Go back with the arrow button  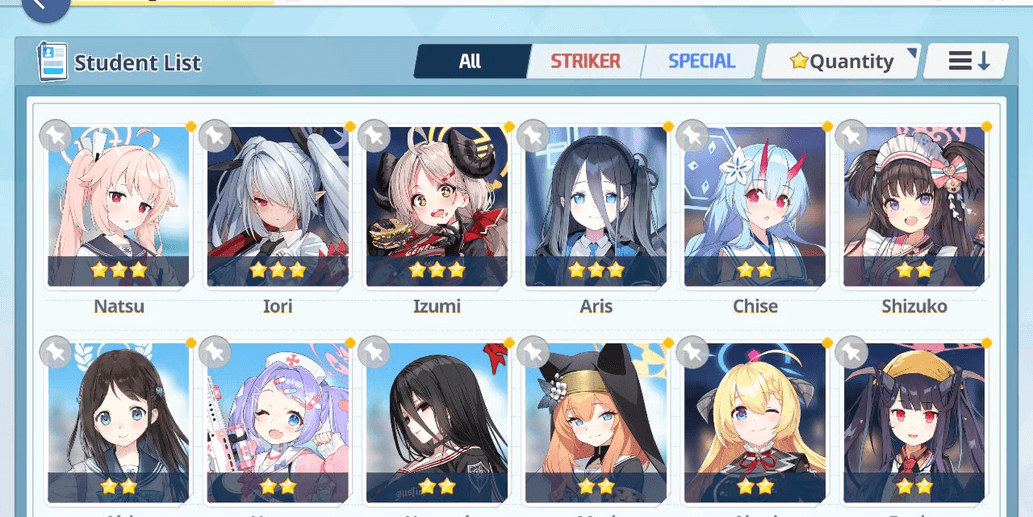point(45,8)
